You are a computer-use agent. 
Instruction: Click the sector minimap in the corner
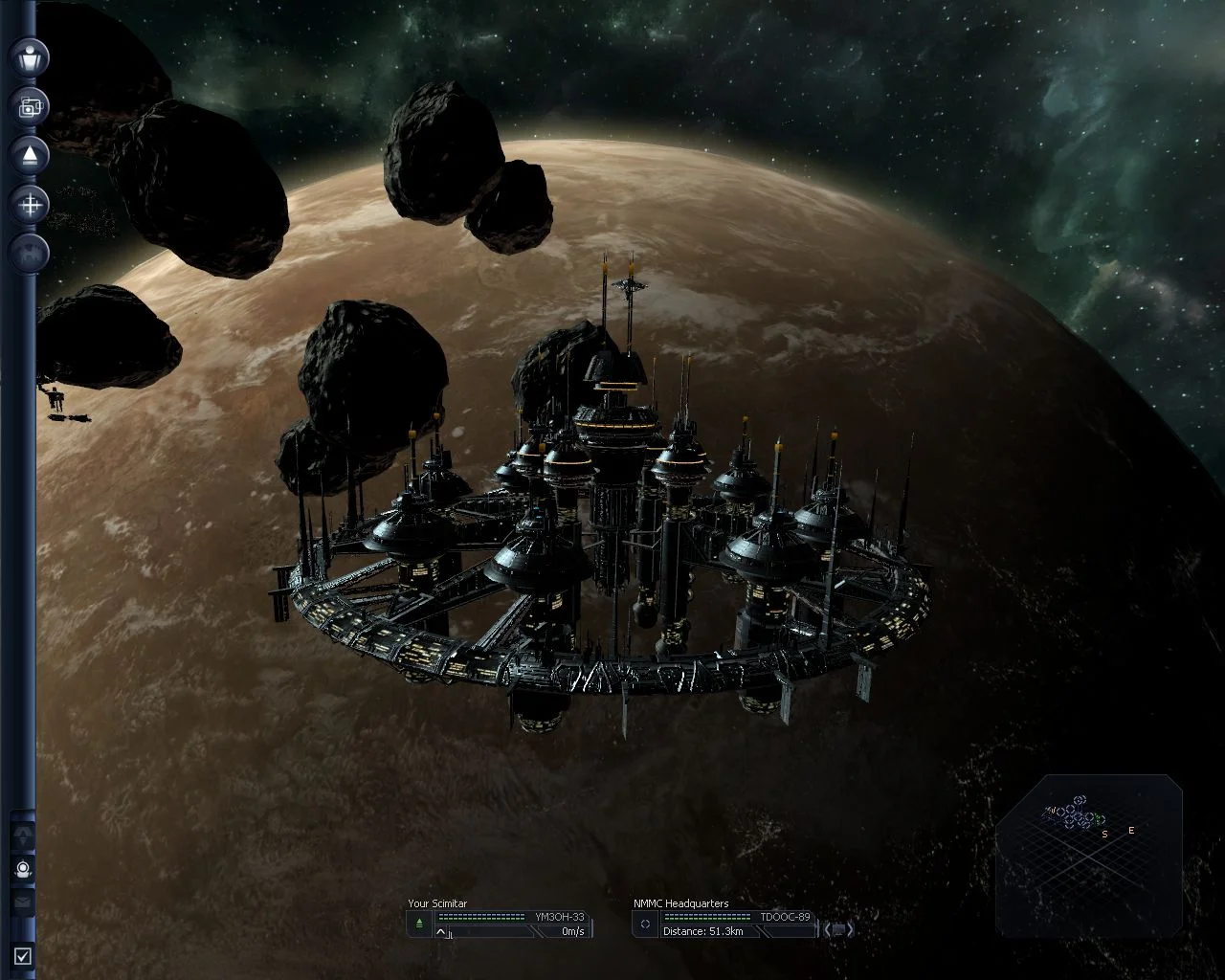tap(1091, 847)
